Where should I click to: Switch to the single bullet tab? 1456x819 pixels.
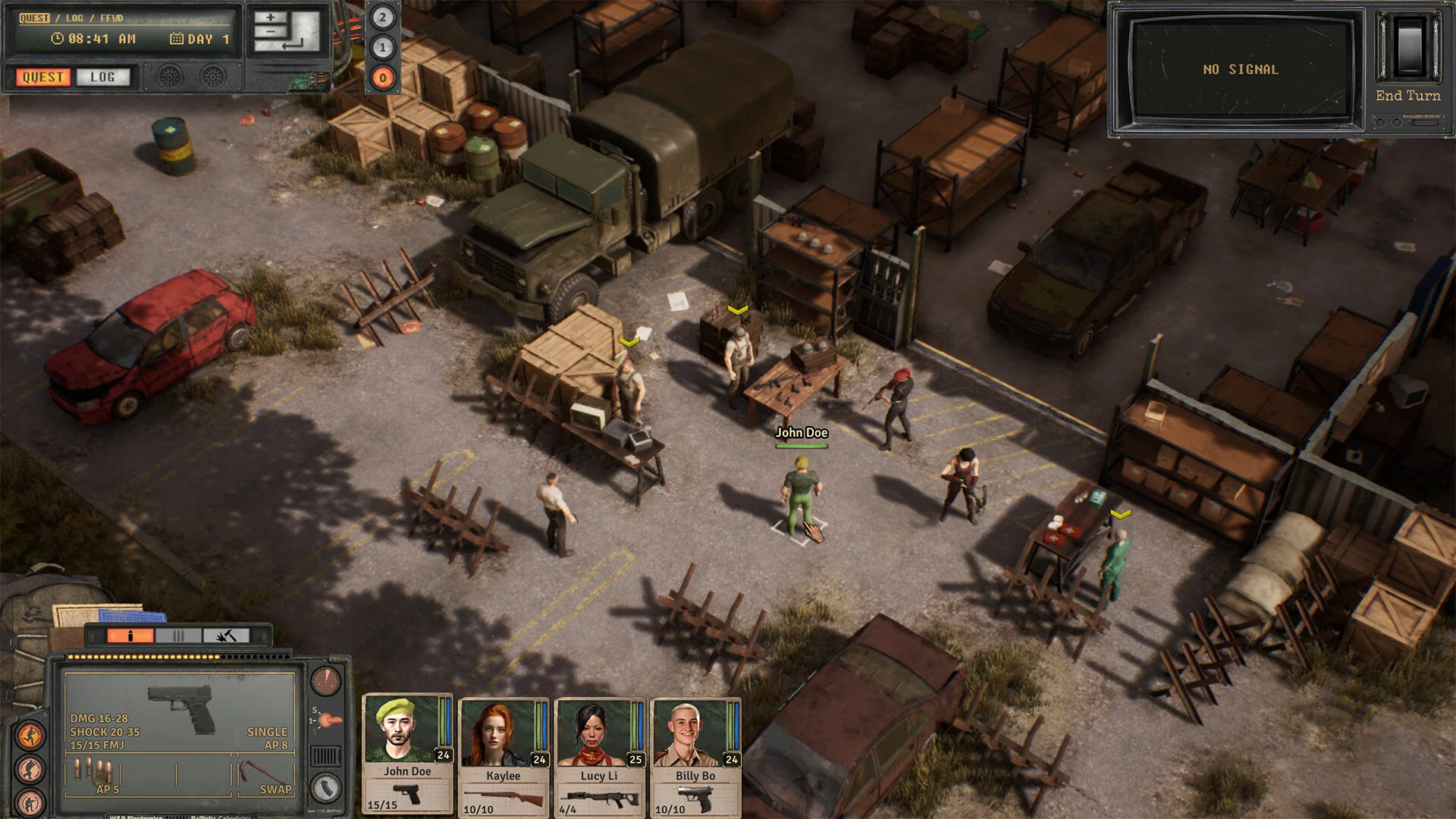[130, 635]
